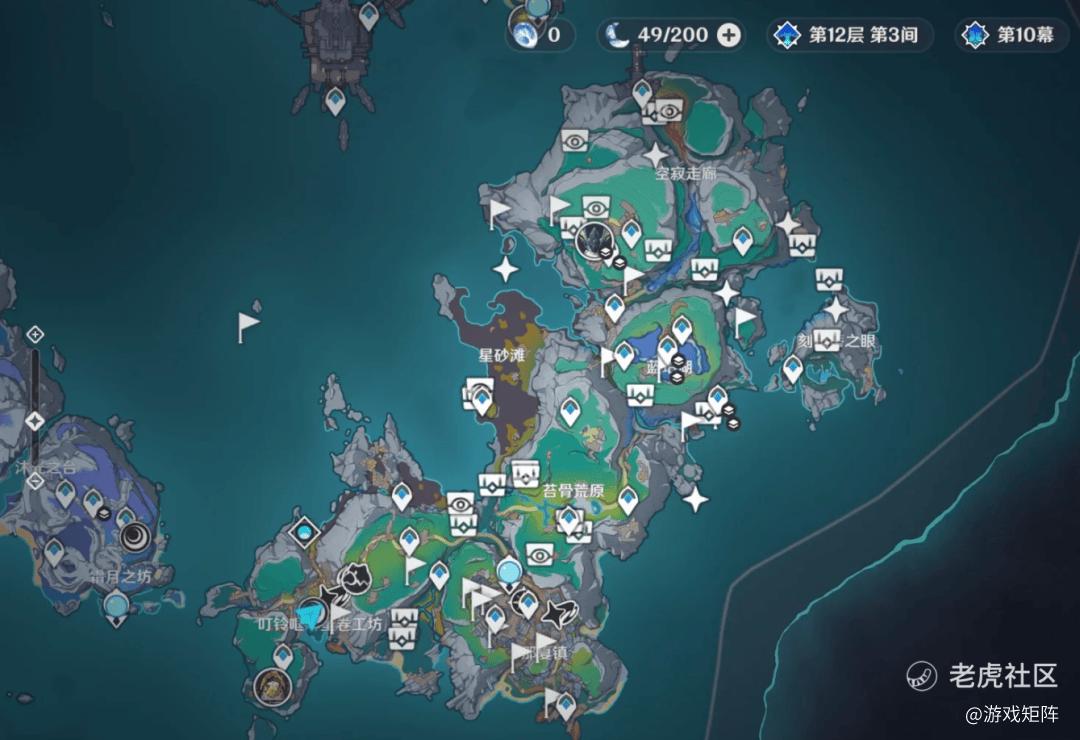Select the star marker in the sea north of 星砂滩
This screenshot has height=740, width=1080.
[x=506, y=268]
